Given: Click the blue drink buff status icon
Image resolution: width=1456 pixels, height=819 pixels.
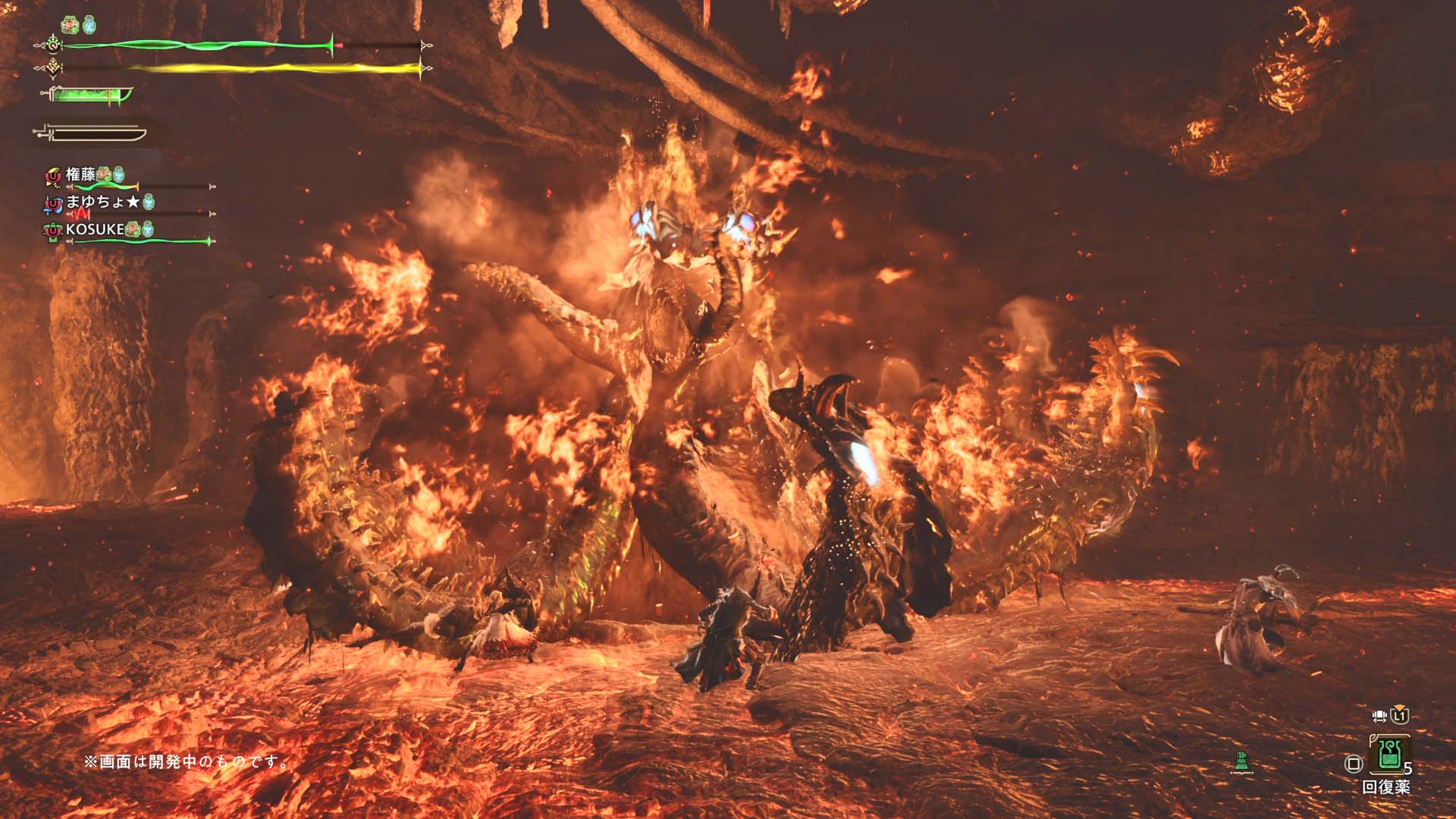Looking at the screenshot, I should pos(89,25).
